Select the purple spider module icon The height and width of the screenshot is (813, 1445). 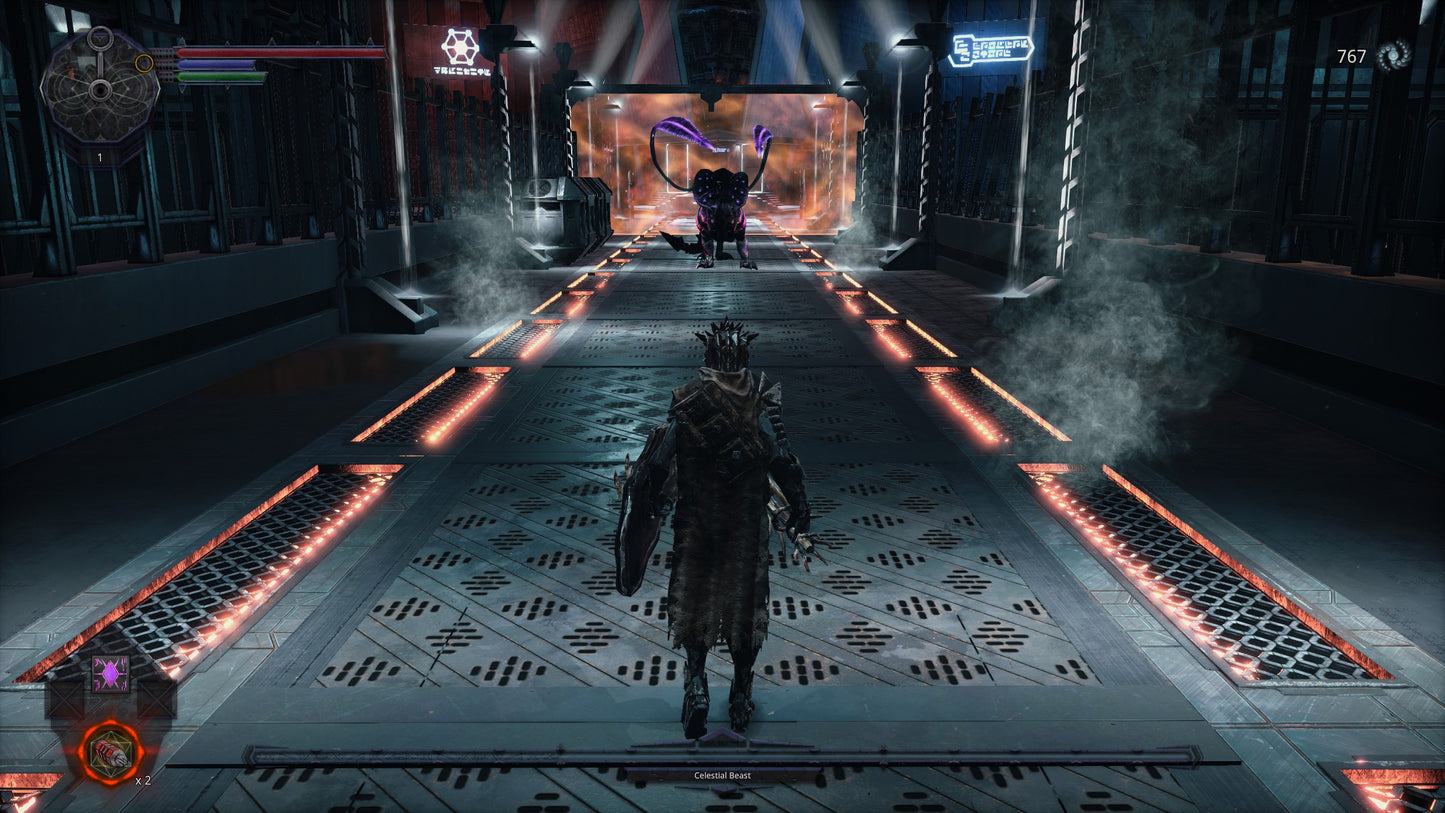111,673
